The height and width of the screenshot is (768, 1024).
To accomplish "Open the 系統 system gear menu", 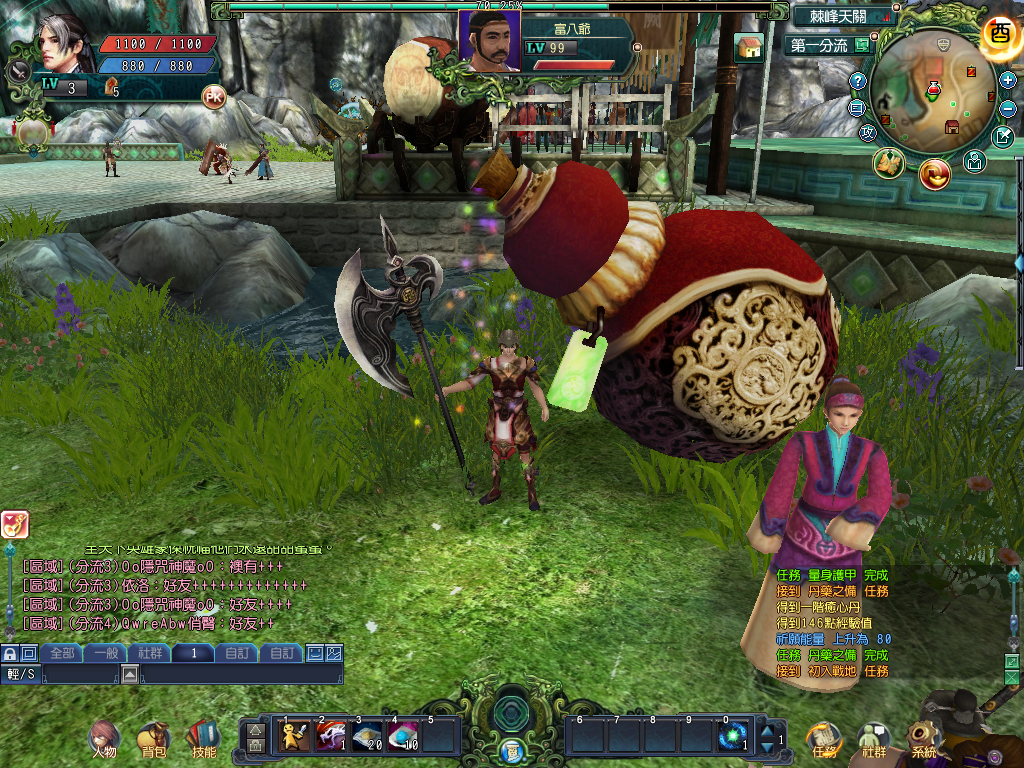I will tap(924, 739).
